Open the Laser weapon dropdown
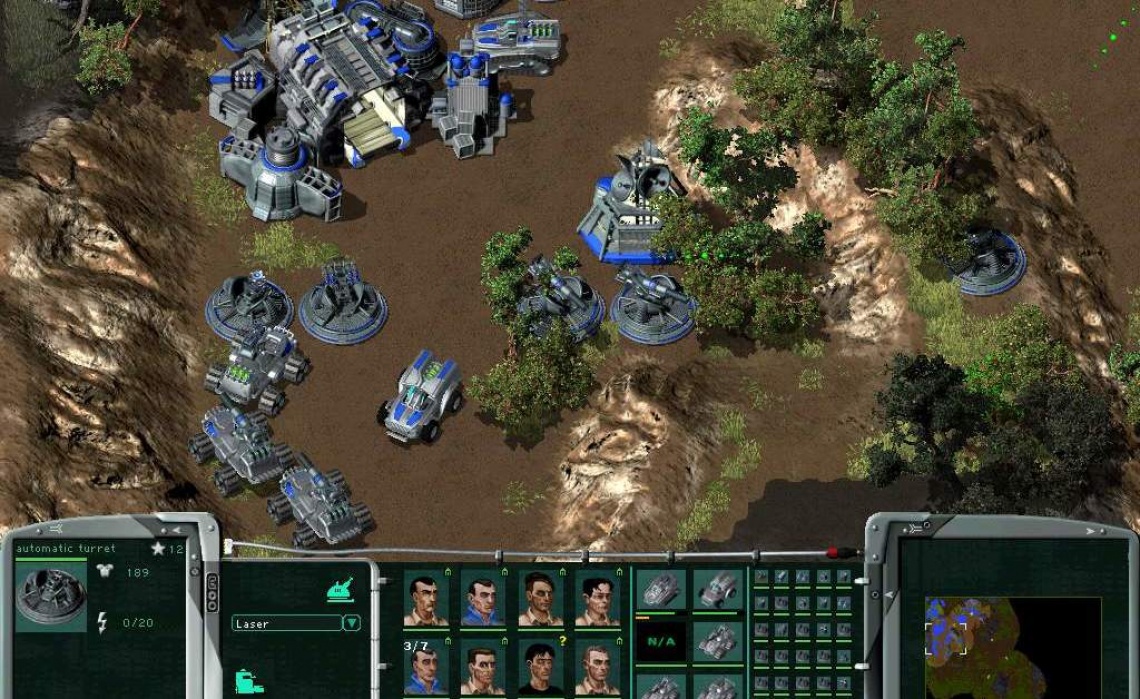 351,623
